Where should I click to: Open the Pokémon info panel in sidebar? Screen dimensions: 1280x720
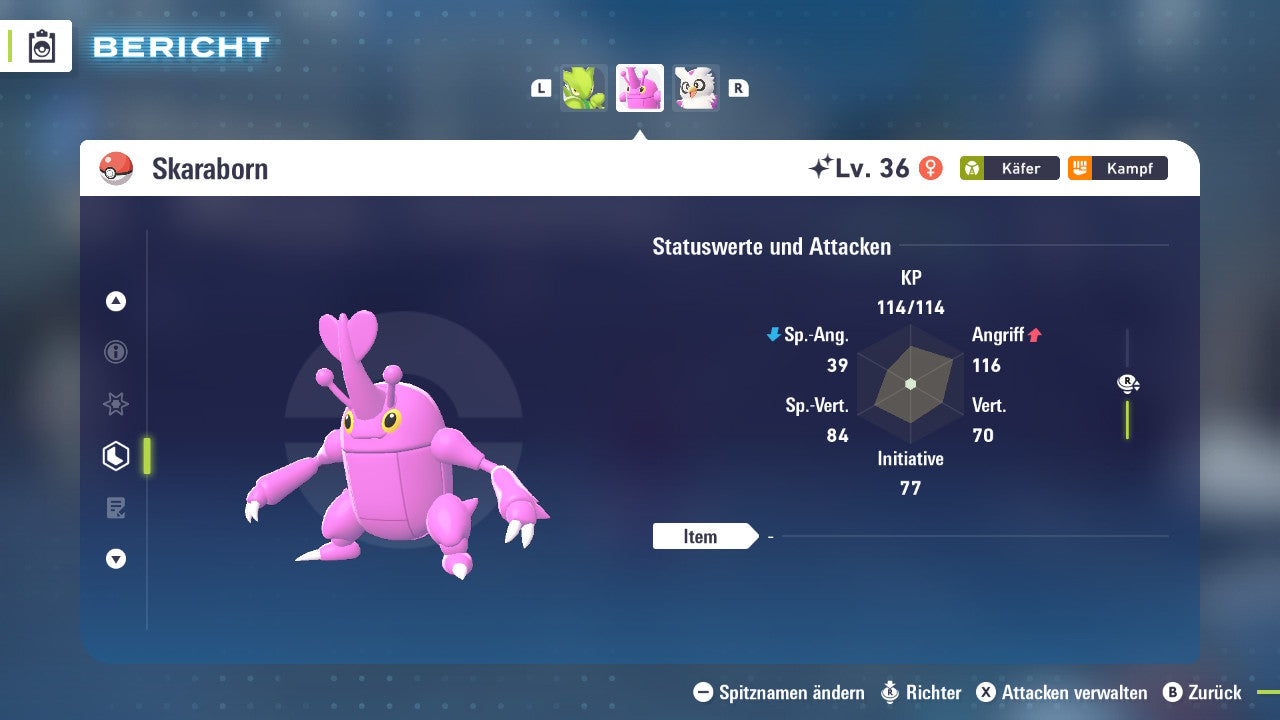tap(115, 352)
